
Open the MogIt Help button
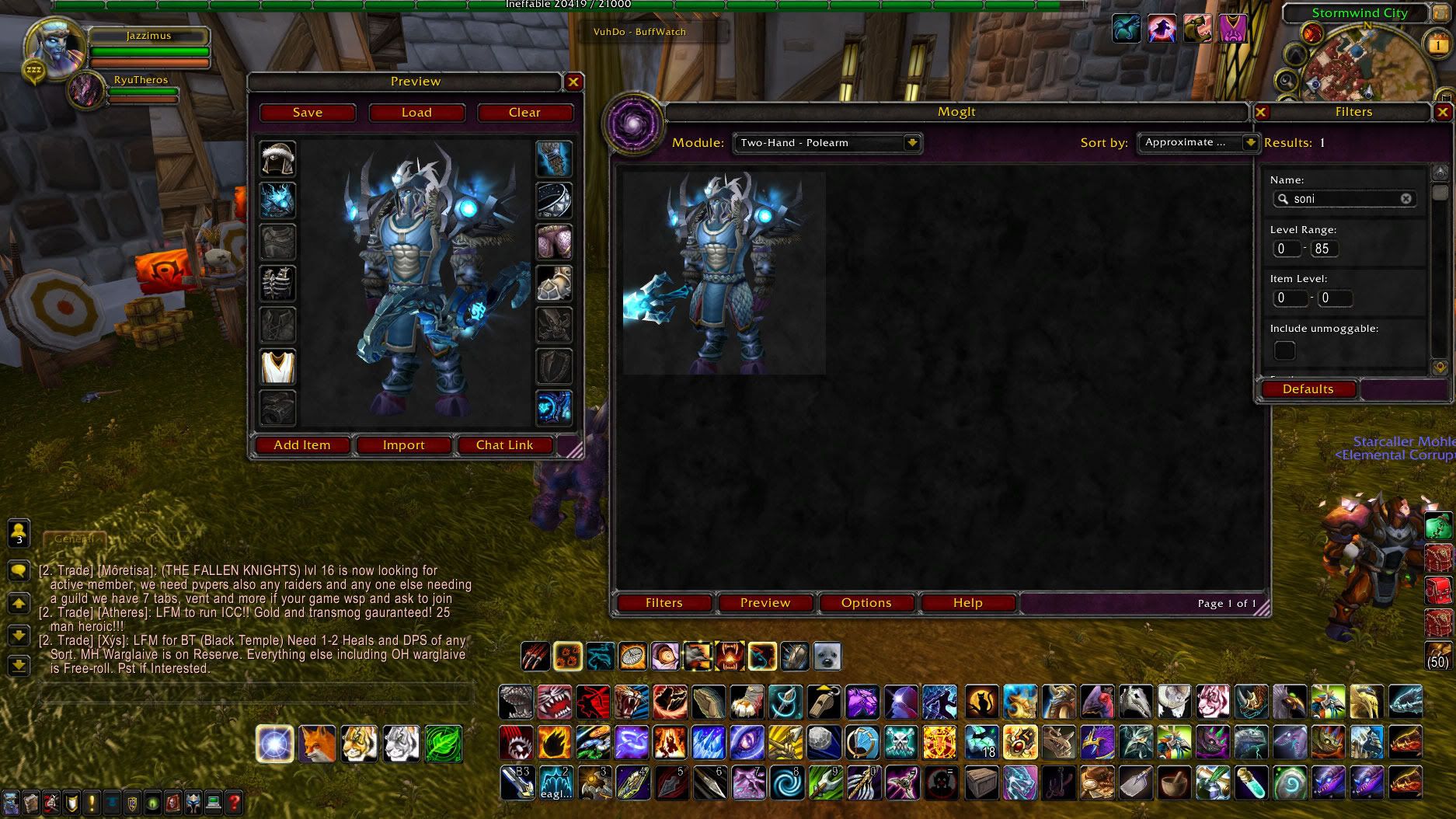tap(967, 603)
